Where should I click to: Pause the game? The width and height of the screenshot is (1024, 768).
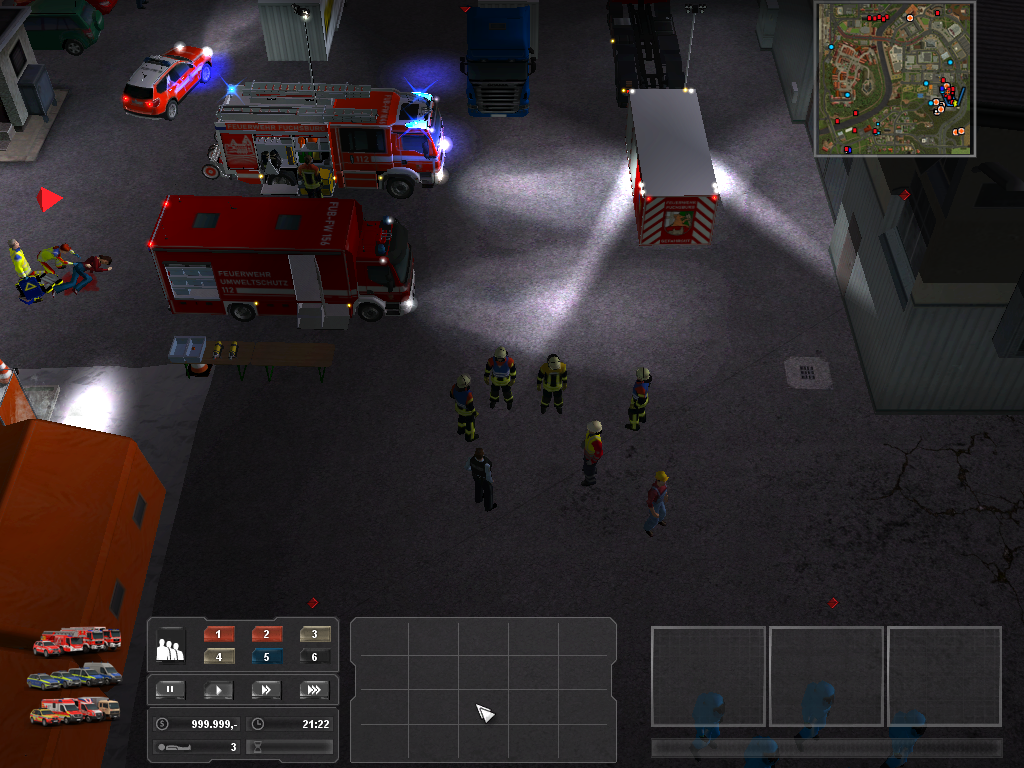click(171, 690)
